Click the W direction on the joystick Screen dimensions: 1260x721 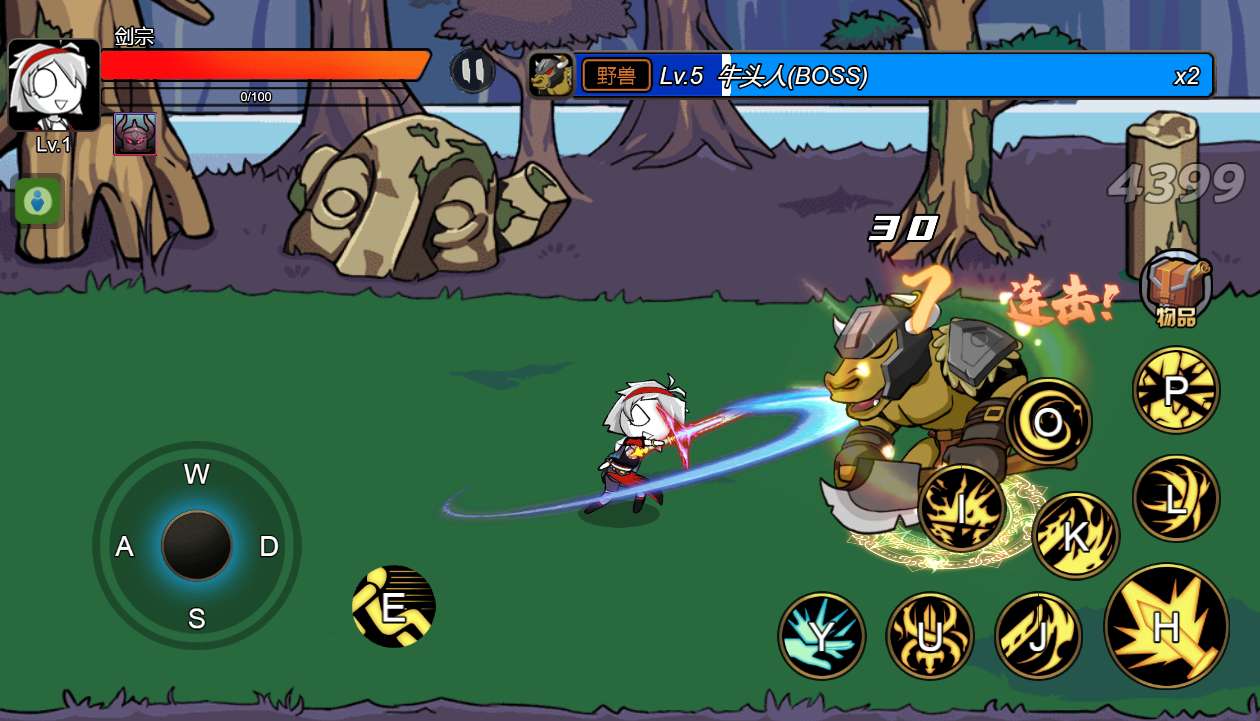tap(197, 474)
